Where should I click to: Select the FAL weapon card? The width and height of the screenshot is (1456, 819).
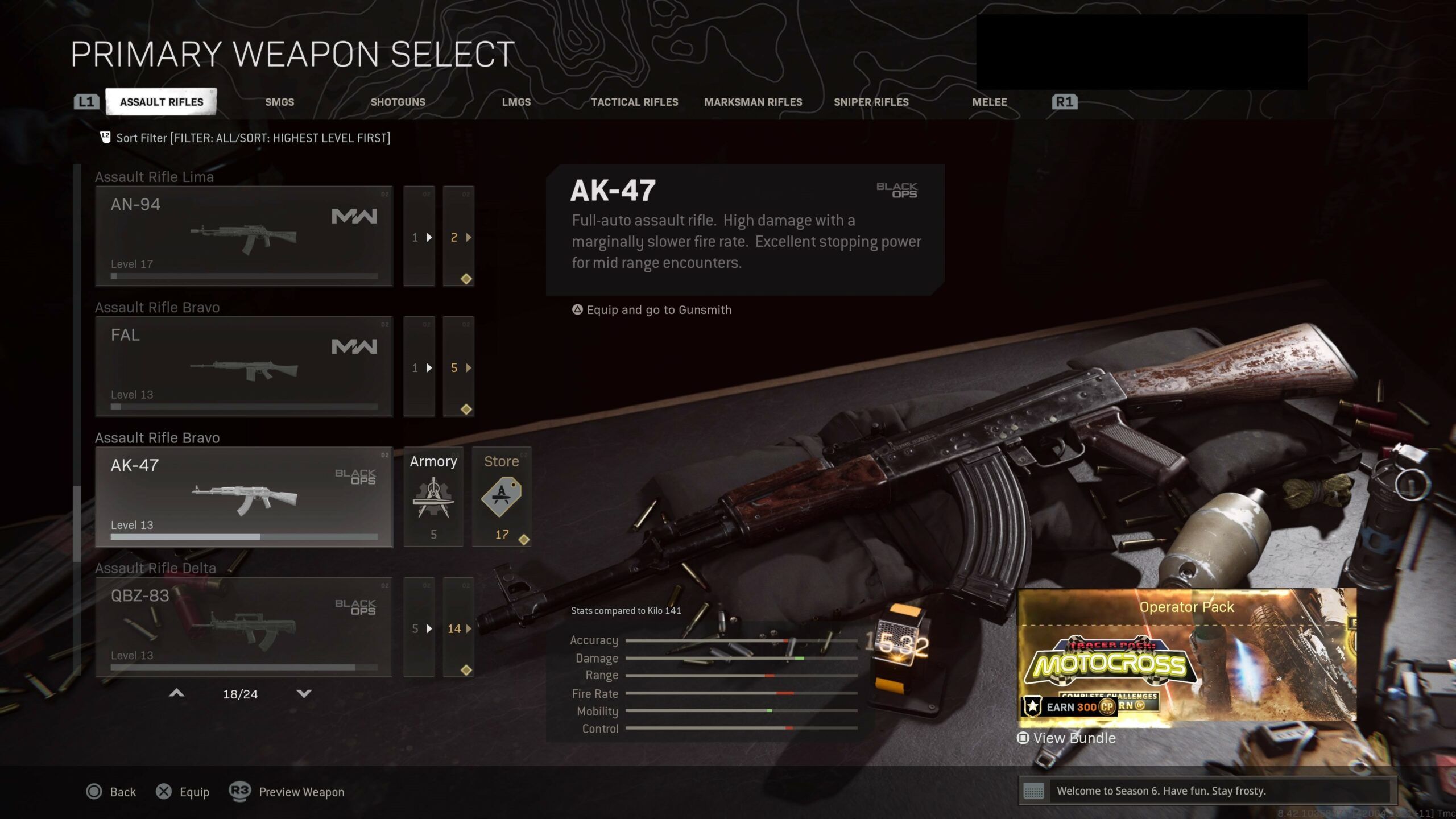[x=243, y=367]
